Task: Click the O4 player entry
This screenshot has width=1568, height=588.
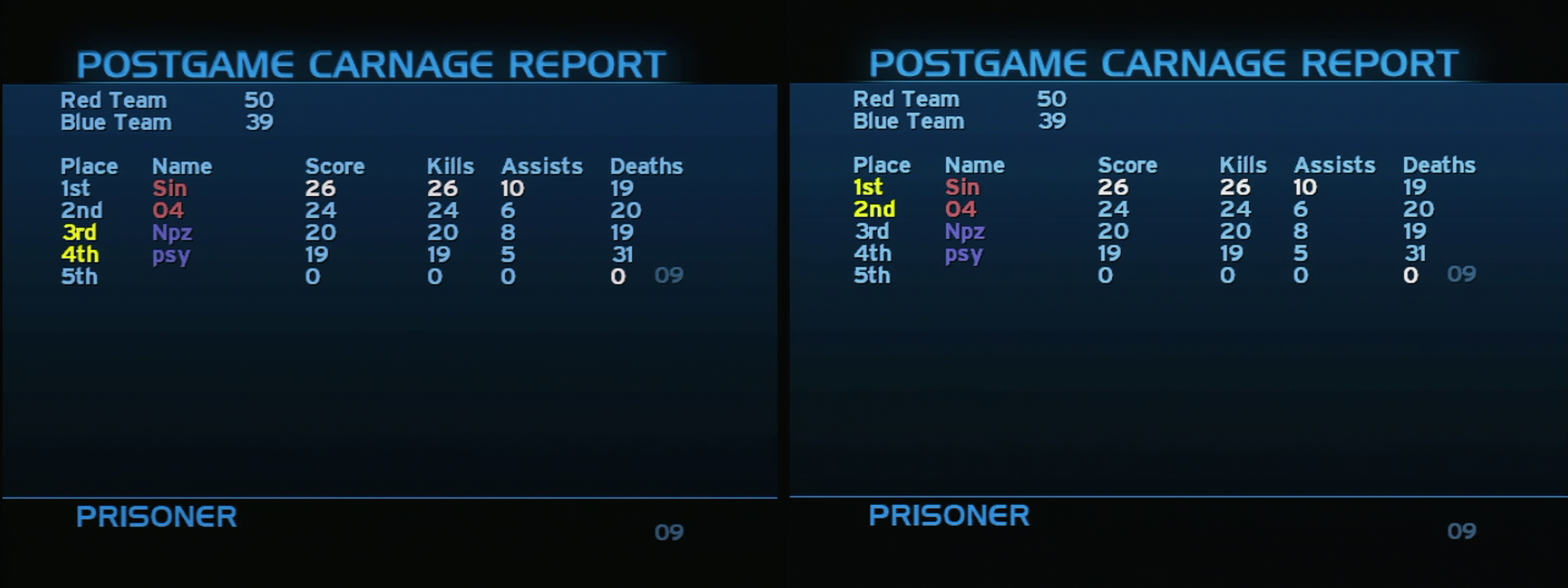Action: [x=170, y=210]
